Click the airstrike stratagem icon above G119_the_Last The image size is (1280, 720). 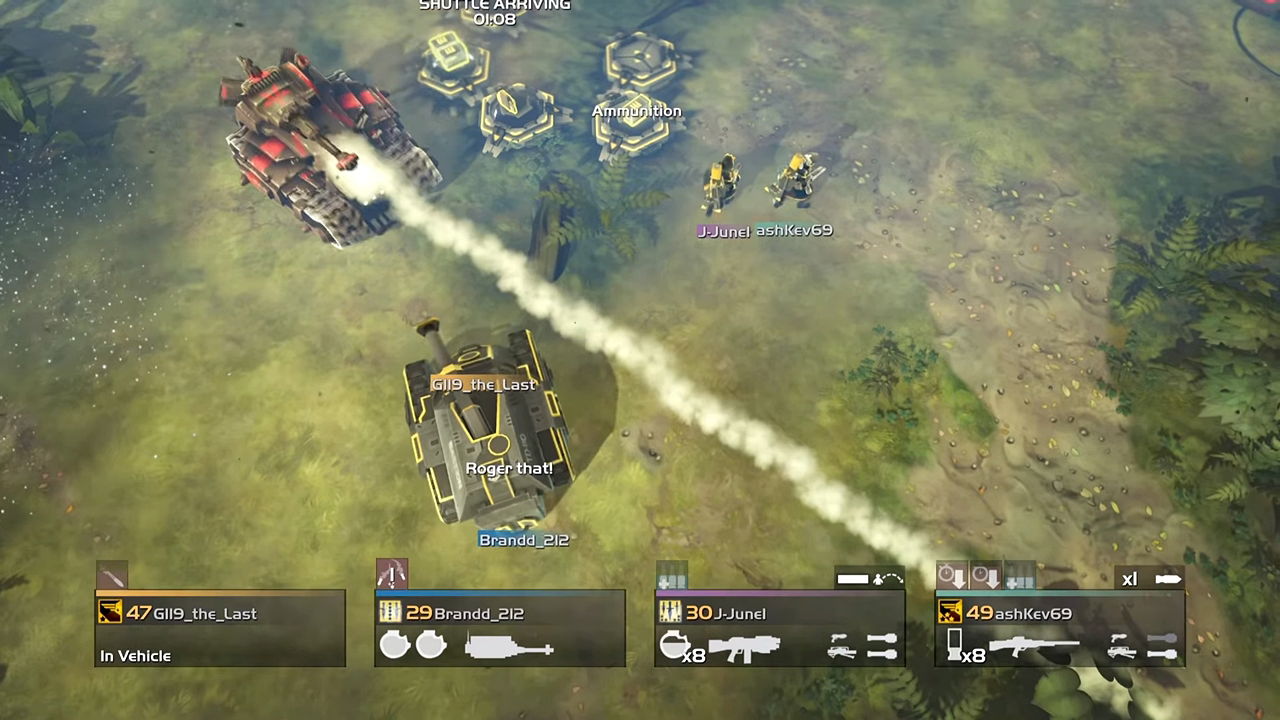tap(111, 576)
